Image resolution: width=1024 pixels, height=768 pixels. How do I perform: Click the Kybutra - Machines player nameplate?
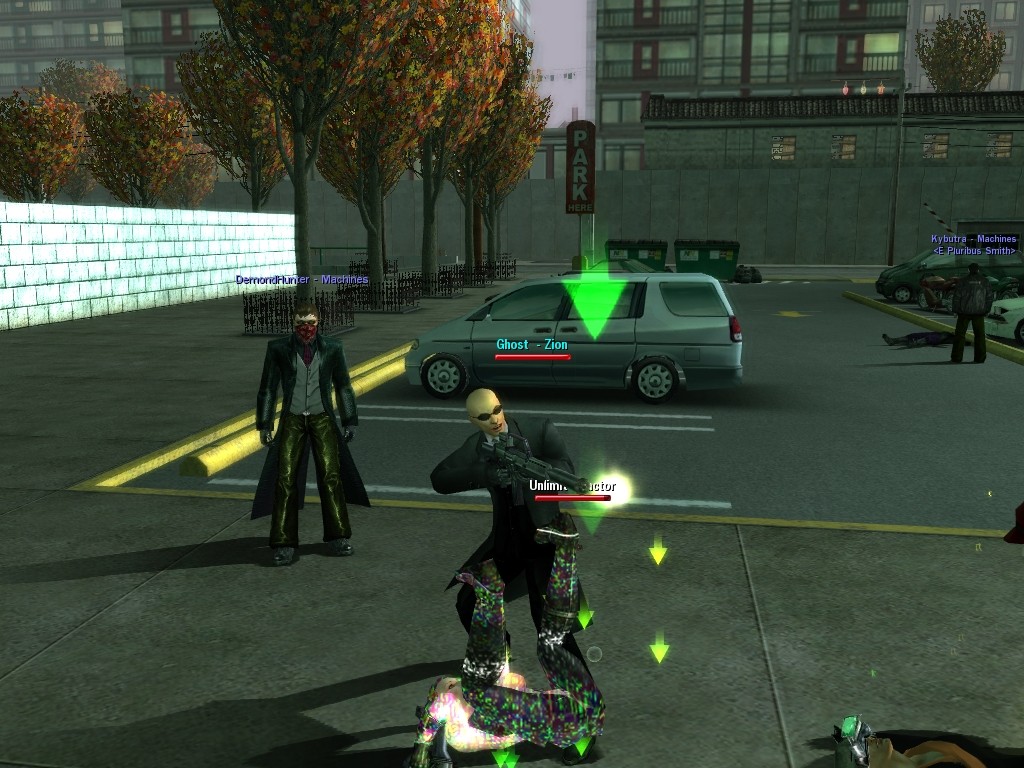point(973,239)
